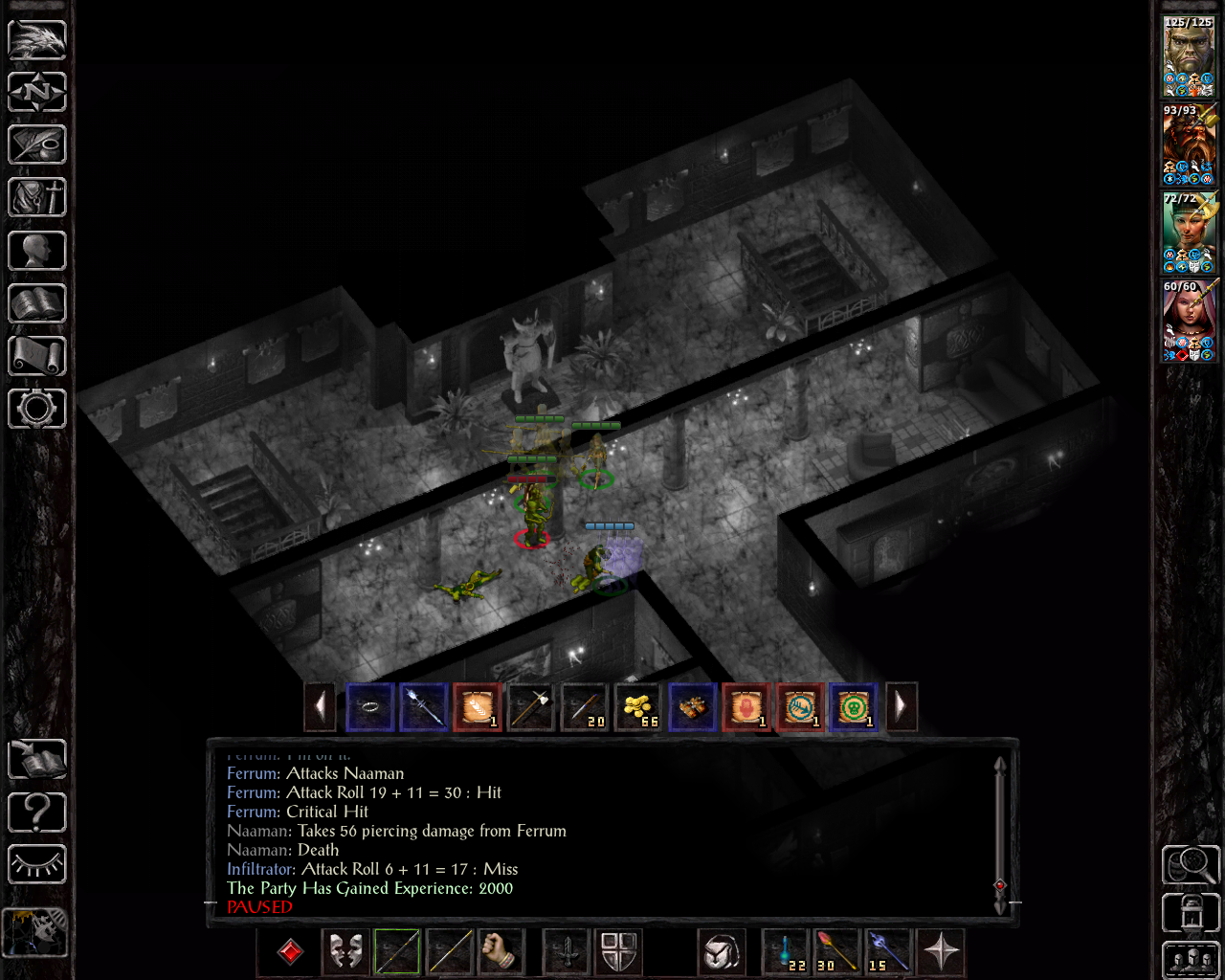Screen dimensions: 1225x980
Task: Click the message log scrollbar slider
Action: point(1000,887)
